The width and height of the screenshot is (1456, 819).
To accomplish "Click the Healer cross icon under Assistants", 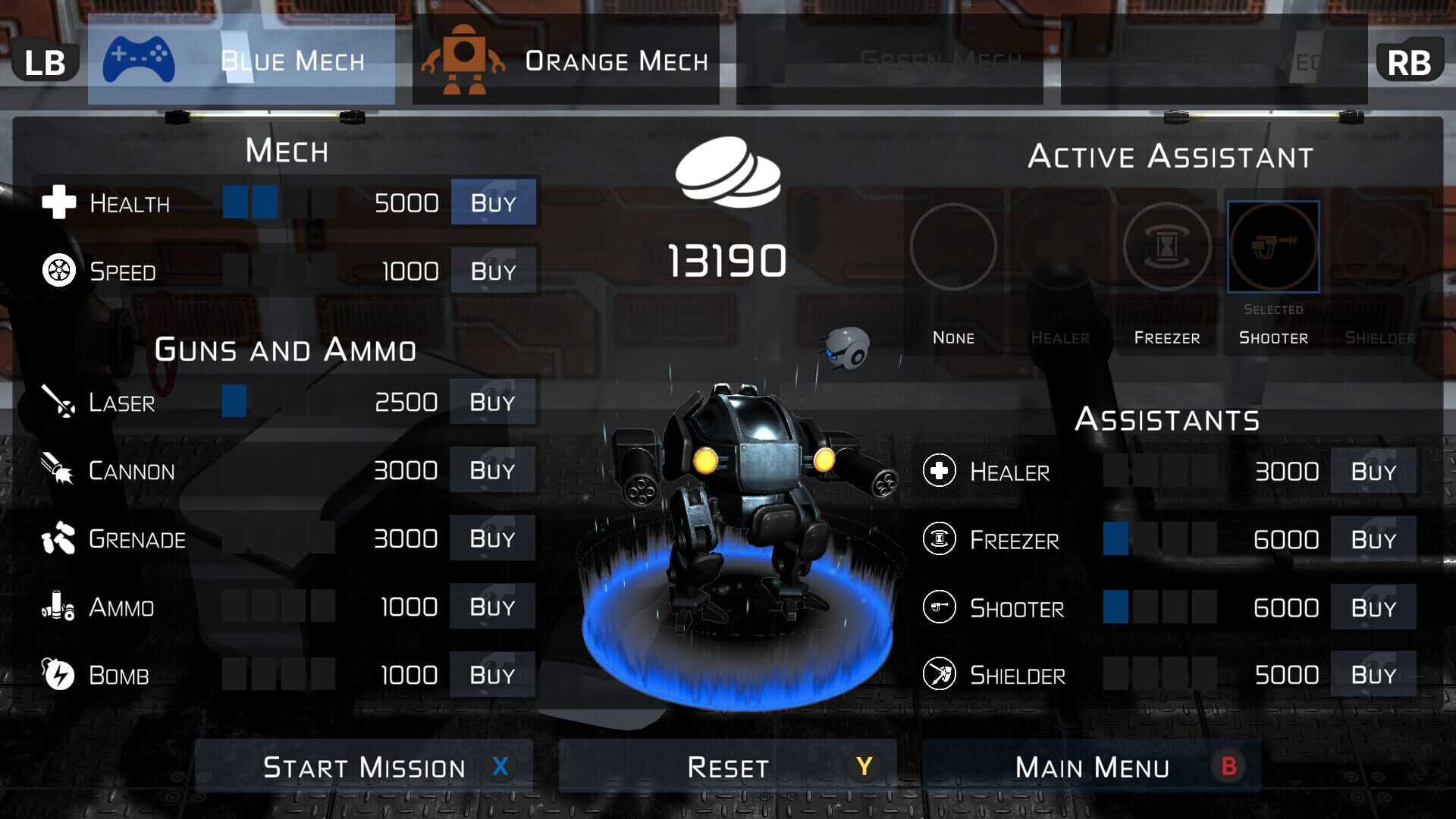I will (940, 471).
